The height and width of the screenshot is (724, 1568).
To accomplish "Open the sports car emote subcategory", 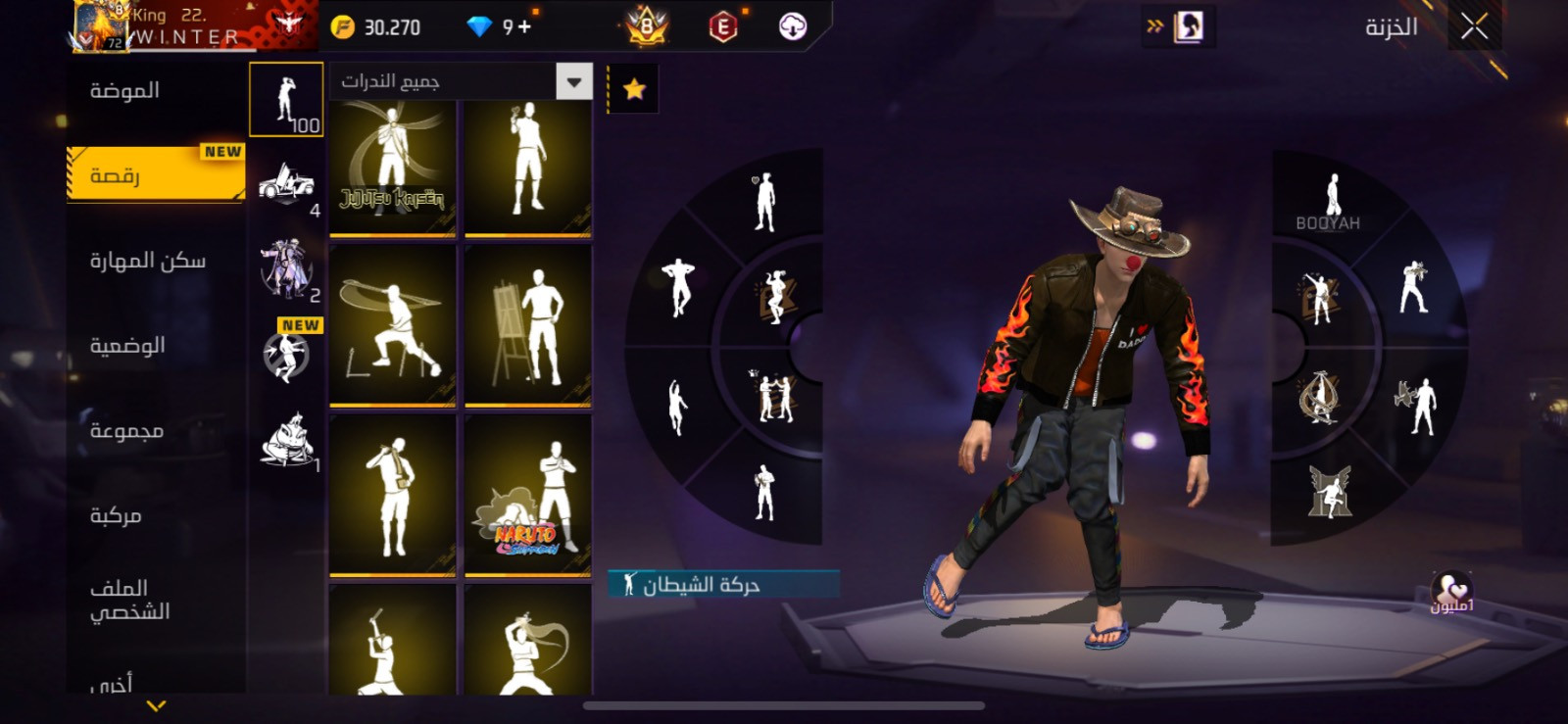I will [x=286, y=184].
